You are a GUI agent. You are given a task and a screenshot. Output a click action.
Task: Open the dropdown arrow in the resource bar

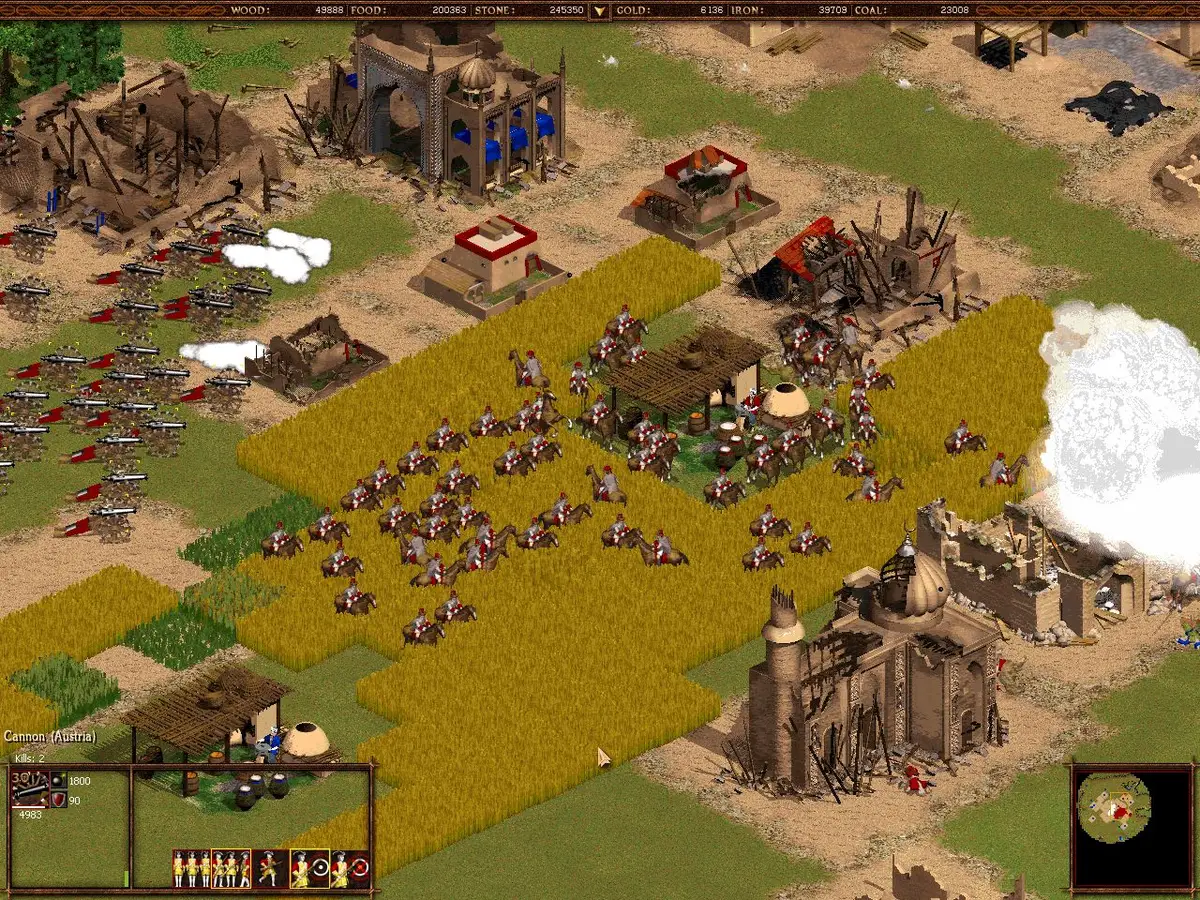[x=599, y=11]
